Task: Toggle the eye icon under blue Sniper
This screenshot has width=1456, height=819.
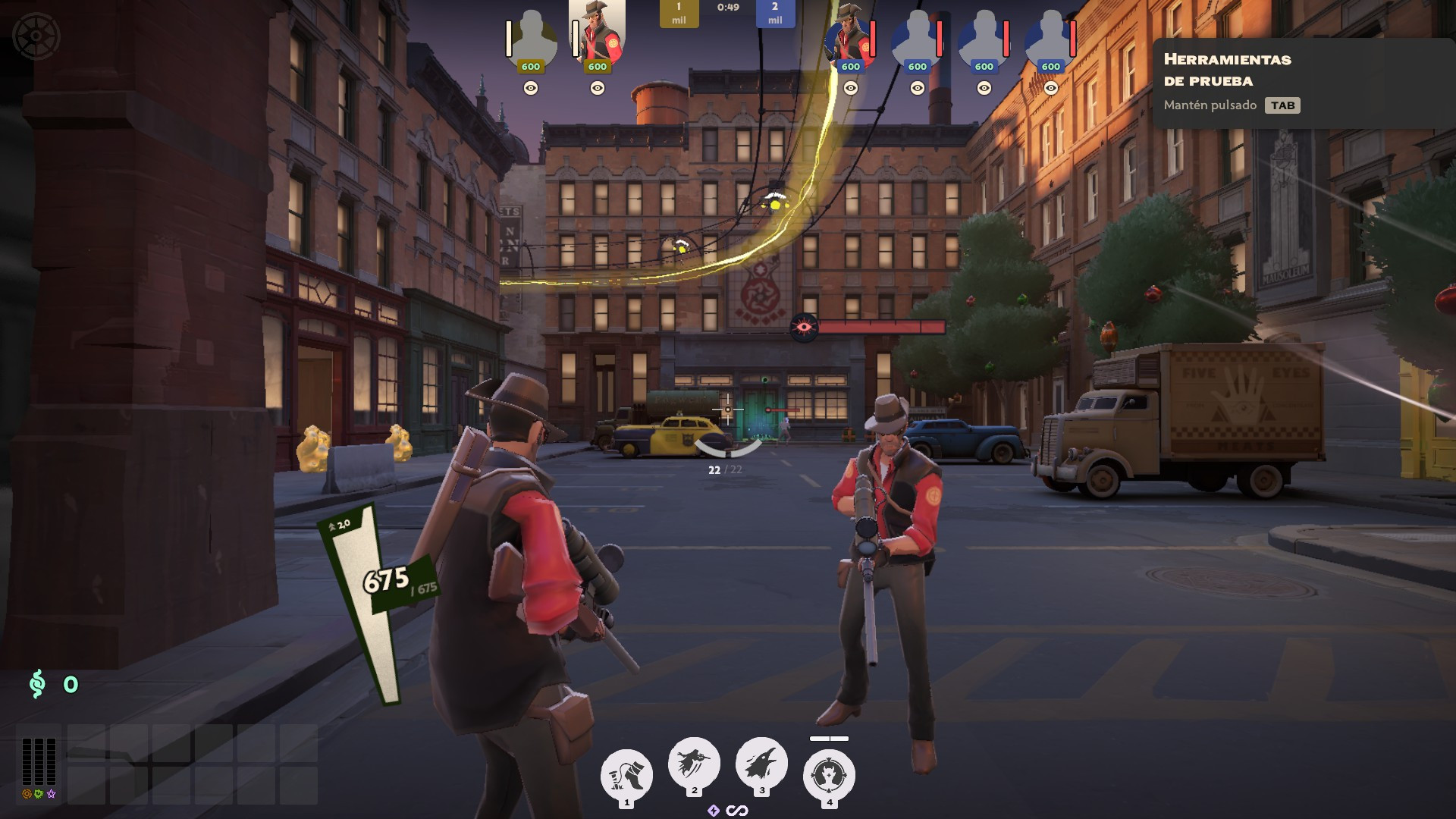Action: [x=851, y=89]
